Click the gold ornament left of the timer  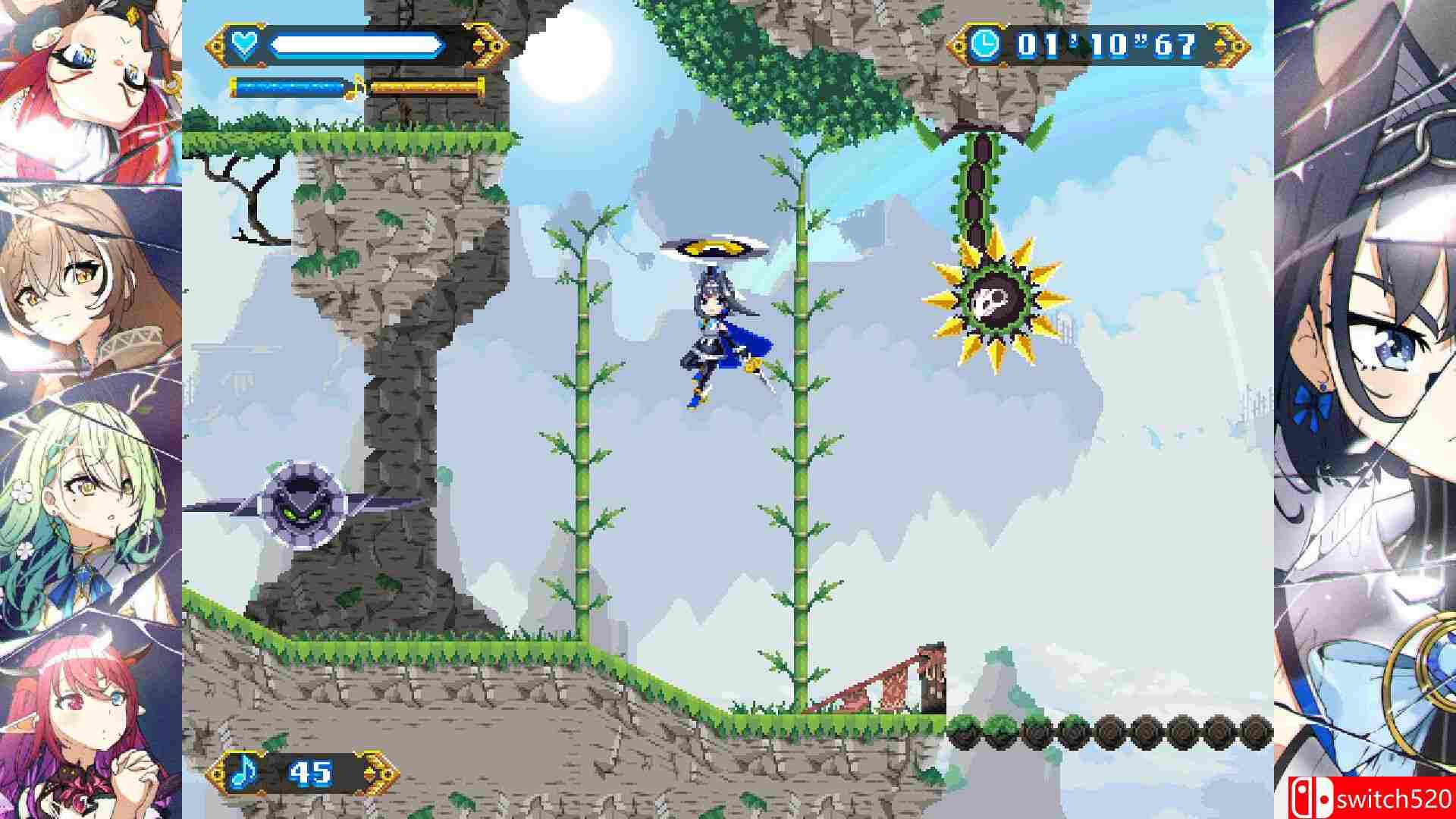click(x=959, y=44)
